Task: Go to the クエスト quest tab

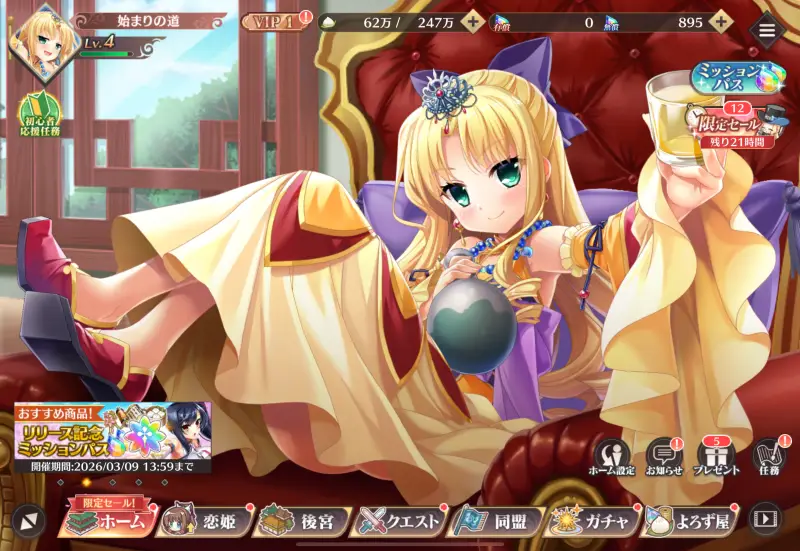Action: pyautogui.click(x=400, y=520)
